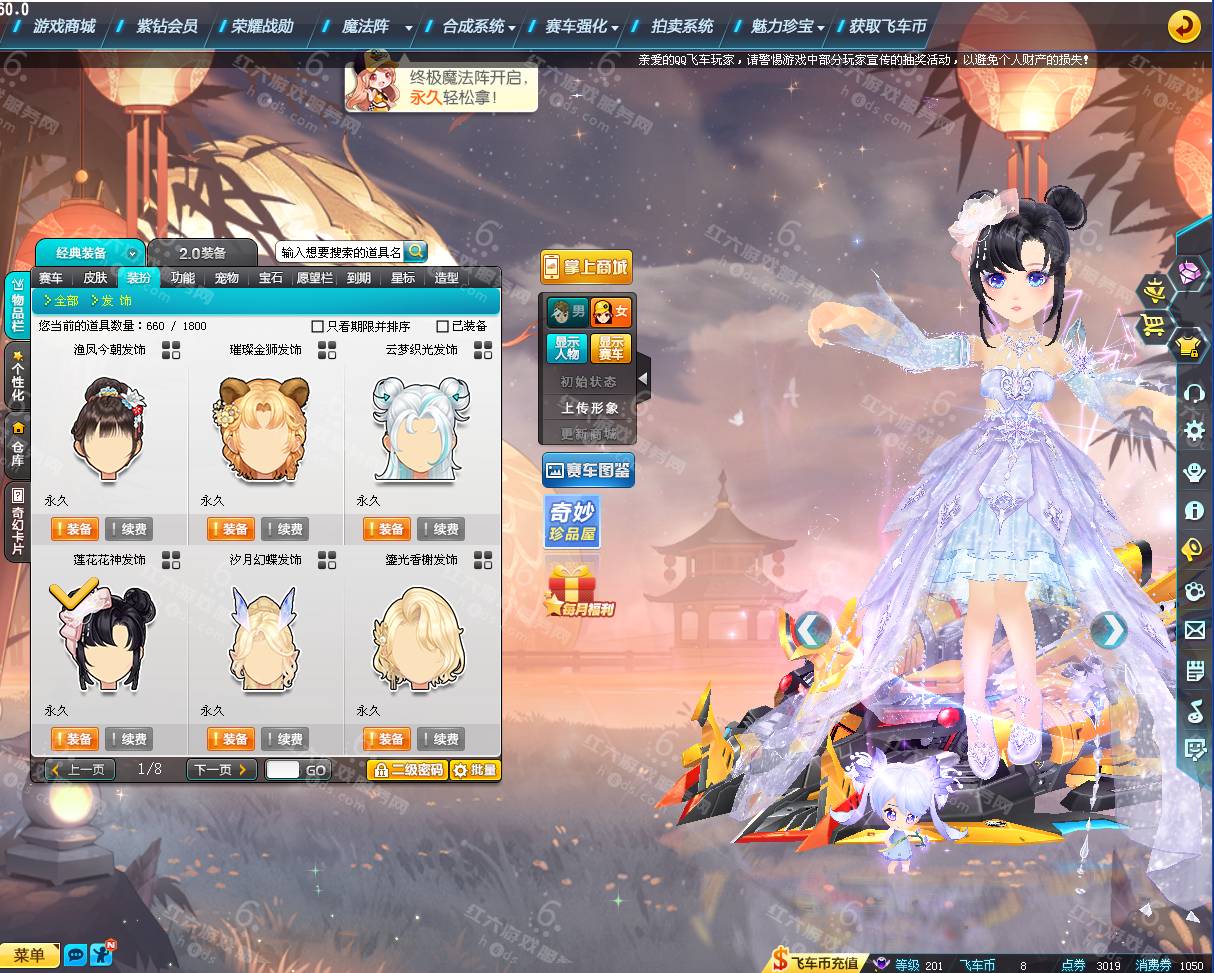Open the 掌上商城 mobile shop
Image resolution: width=1214 pixels, height=973 pixels.
click(x=587, y=267)
